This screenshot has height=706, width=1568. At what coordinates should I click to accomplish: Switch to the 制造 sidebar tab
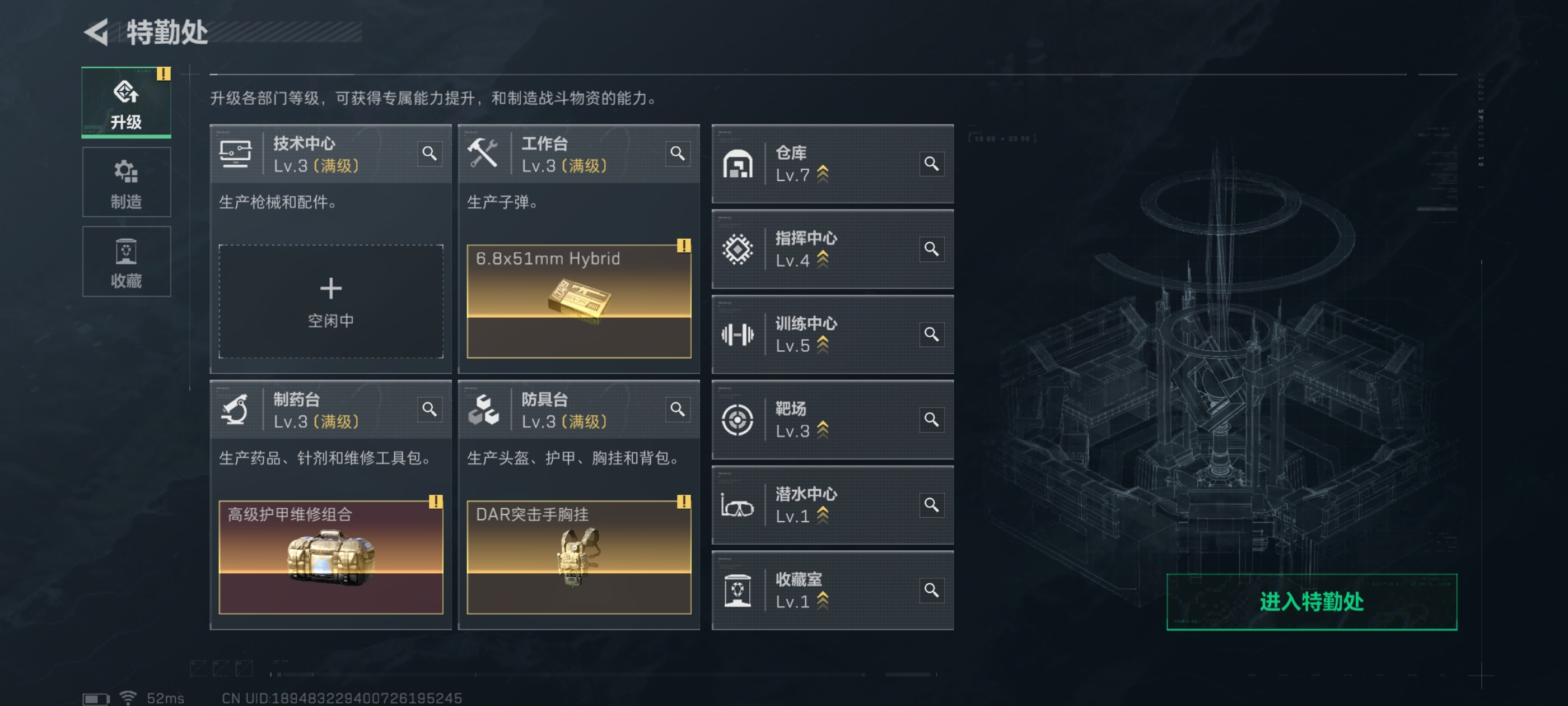click(126, 182)
